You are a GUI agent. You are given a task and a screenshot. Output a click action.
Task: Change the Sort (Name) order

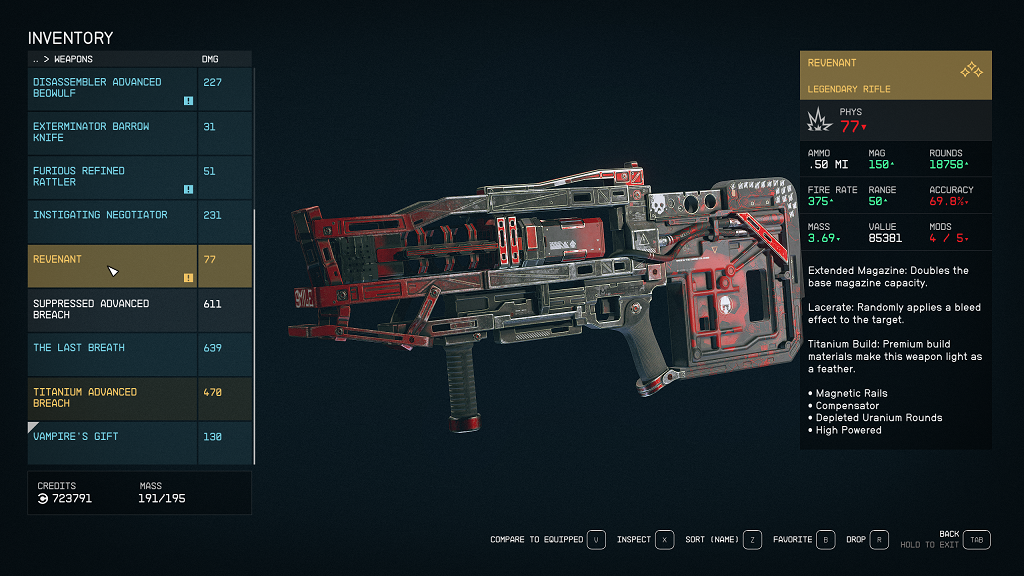[752, 540]
